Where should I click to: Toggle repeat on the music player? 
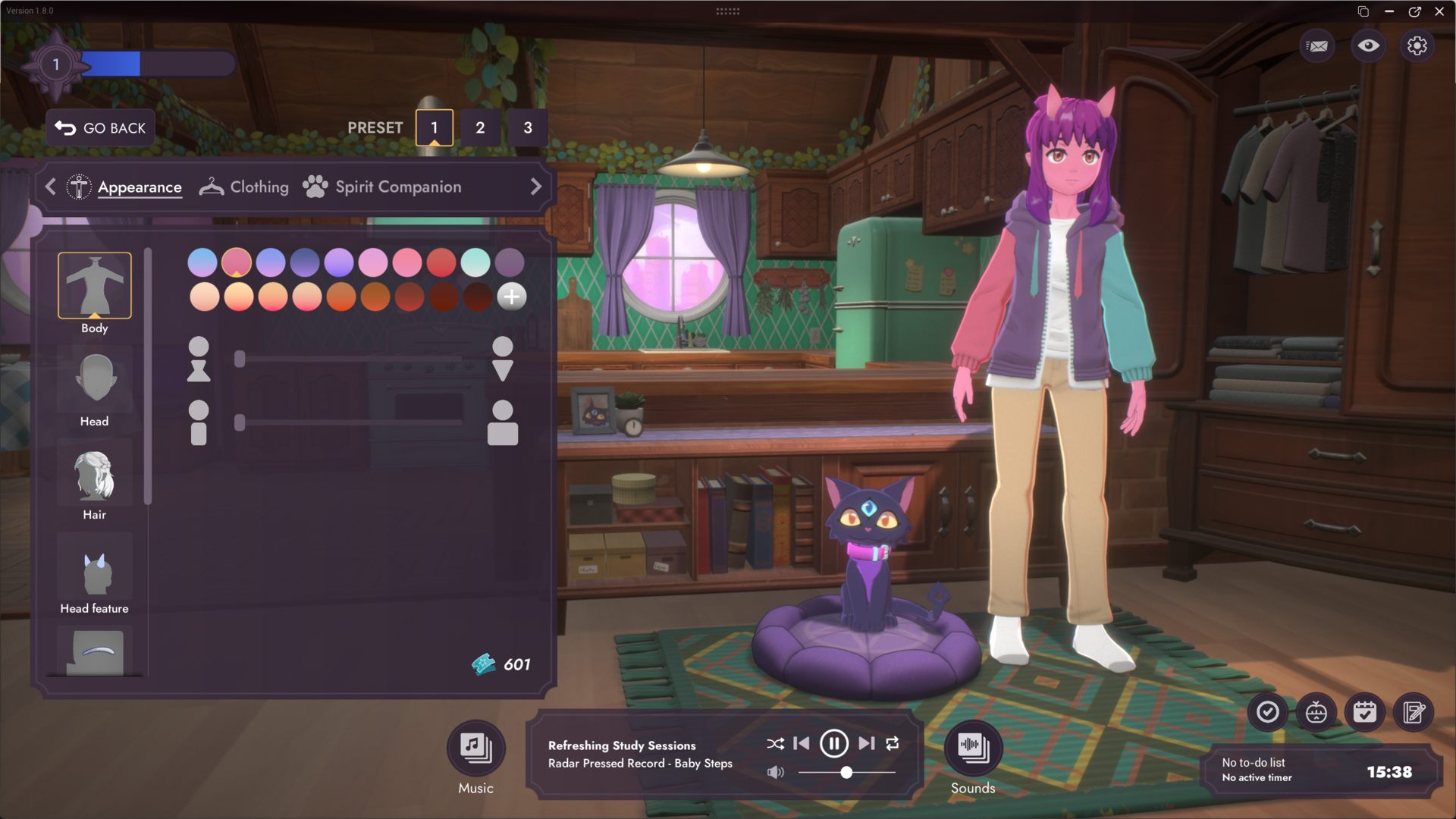click(x=893, y=743)
